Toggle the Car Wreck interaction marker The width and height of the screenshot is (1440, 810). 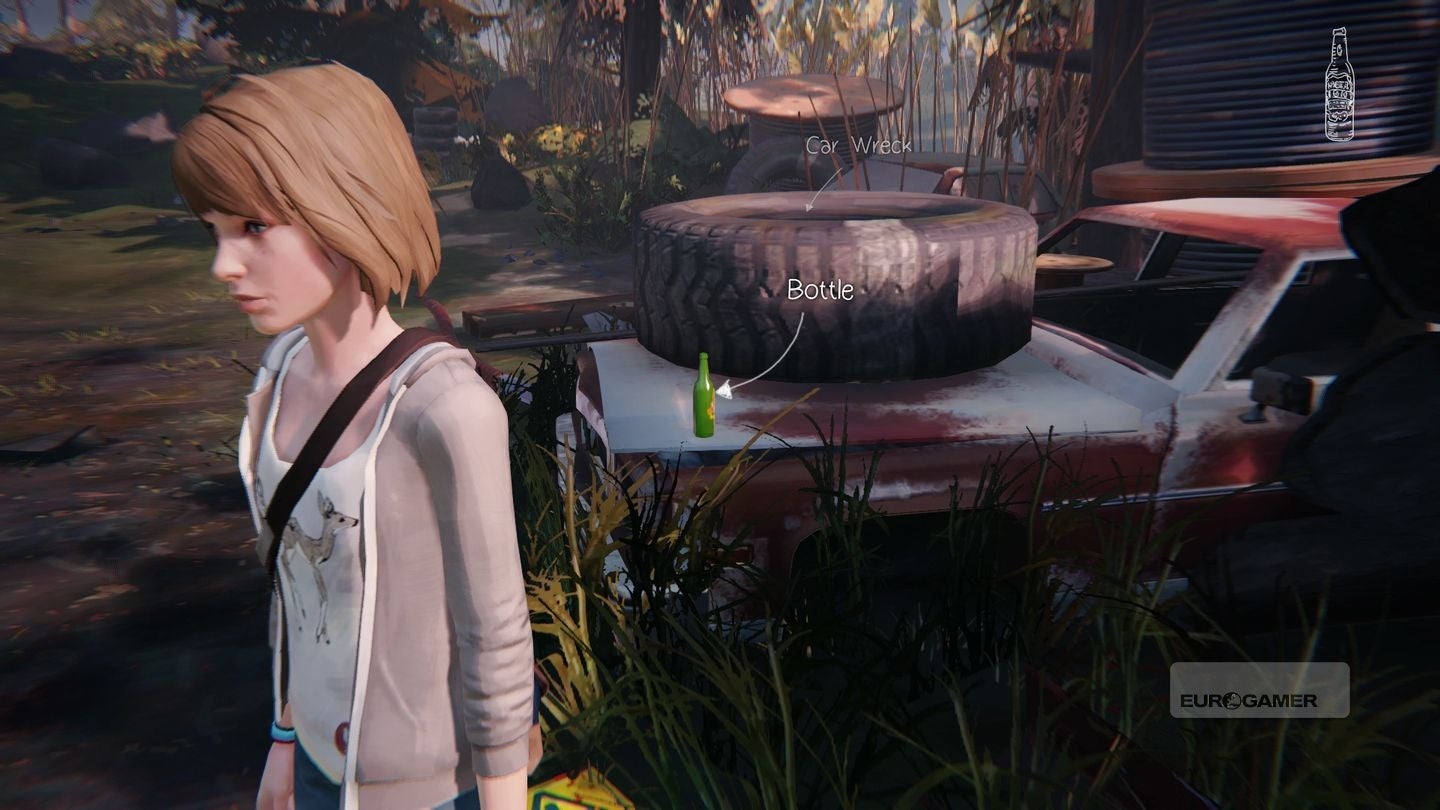(x=858, y=145)
